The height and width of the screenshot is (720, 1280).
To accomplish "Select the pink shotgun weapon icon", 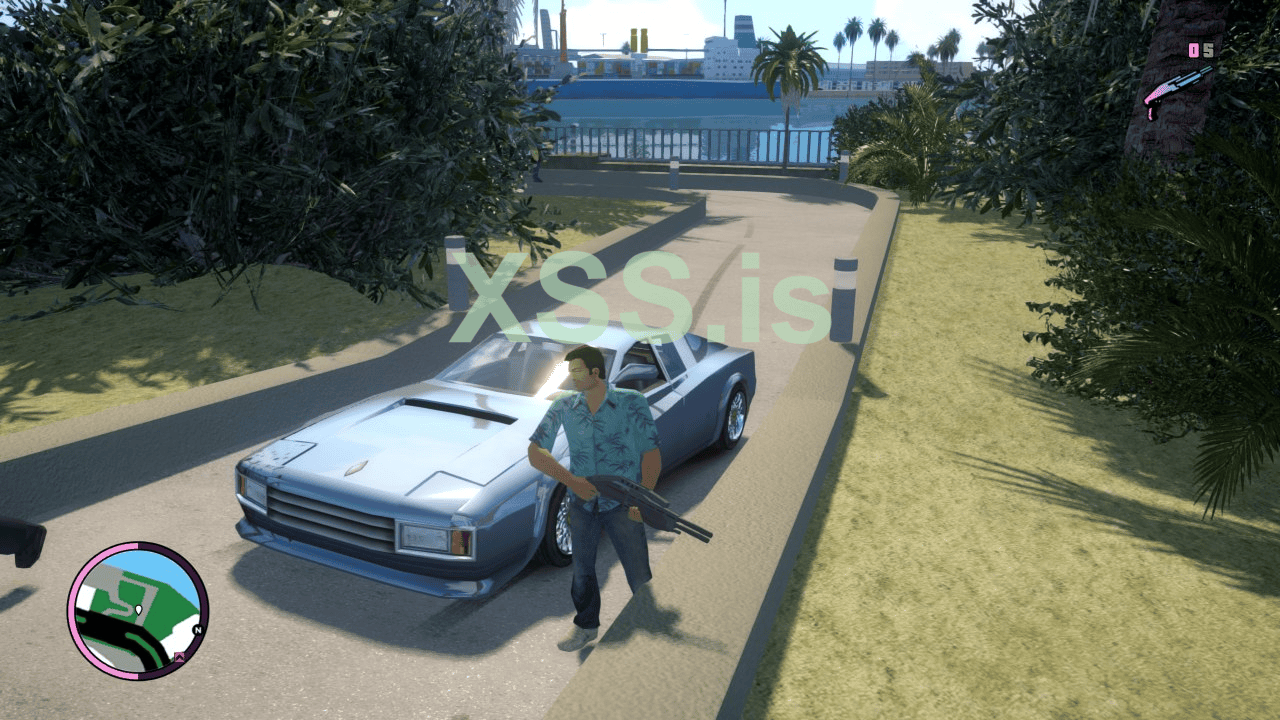I will coord(1177,90).
